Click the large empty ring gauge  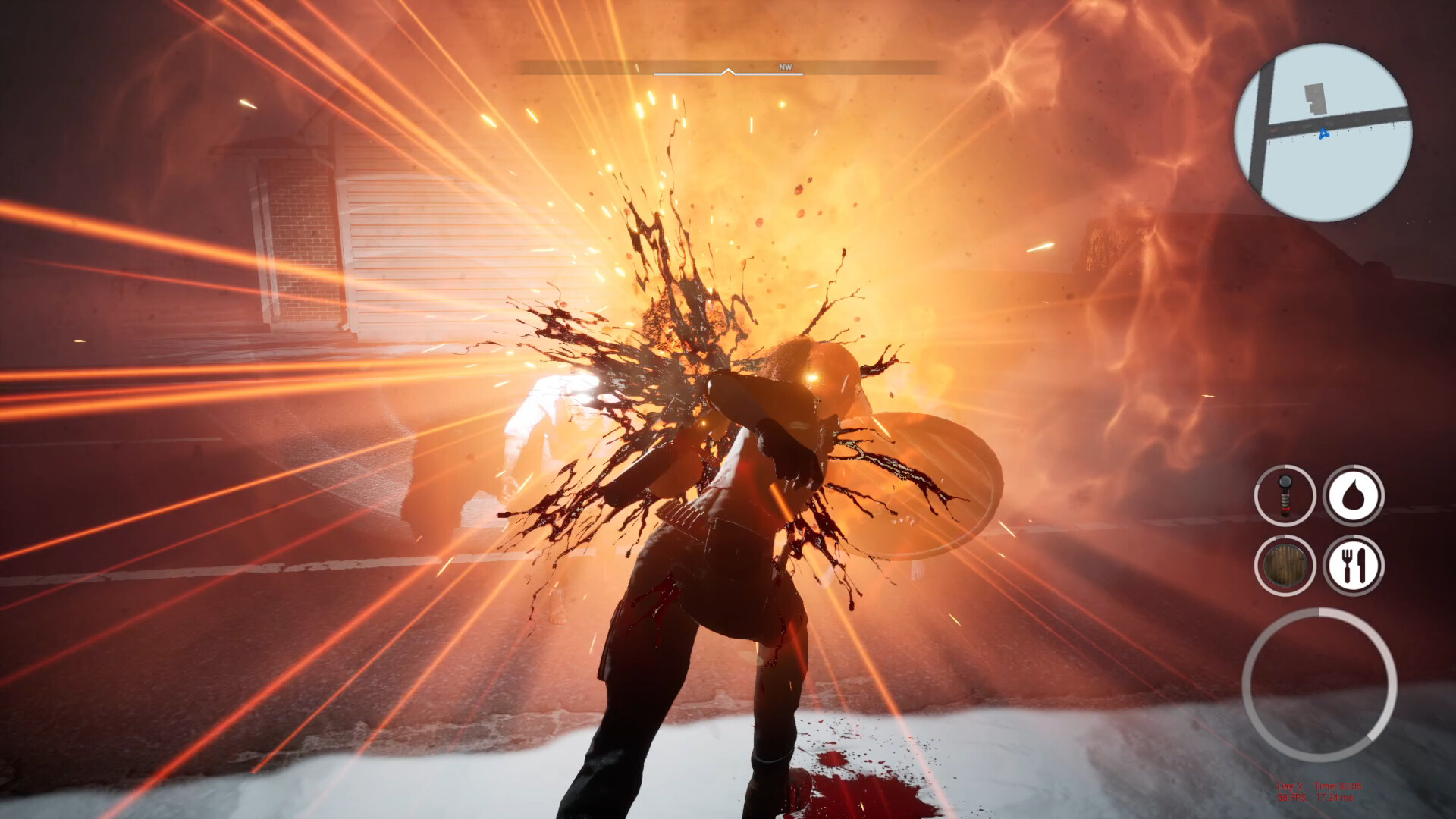click(x=1319, y=685)
